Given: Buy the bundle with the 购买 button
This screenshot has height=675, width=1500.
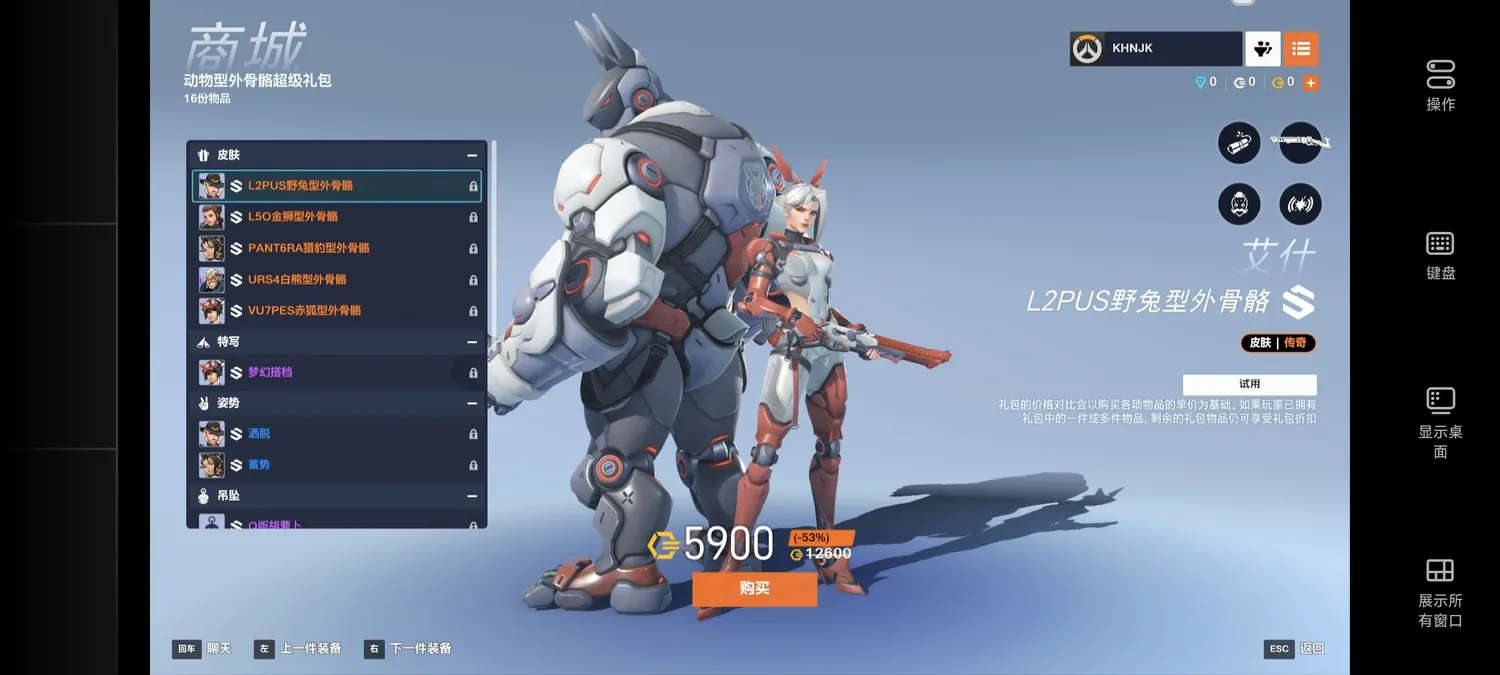Looking at the screenshot, I should [754, 589].
